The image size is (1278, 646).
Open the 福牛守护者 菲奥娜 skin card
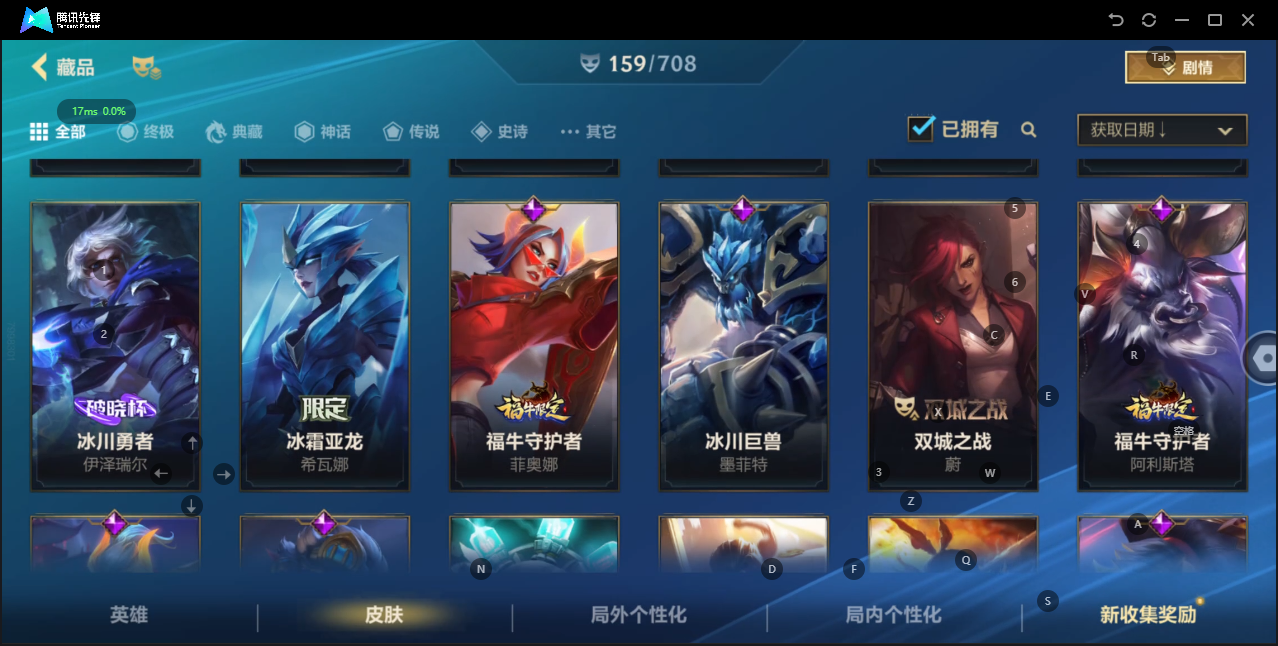(x=534, y=345)
